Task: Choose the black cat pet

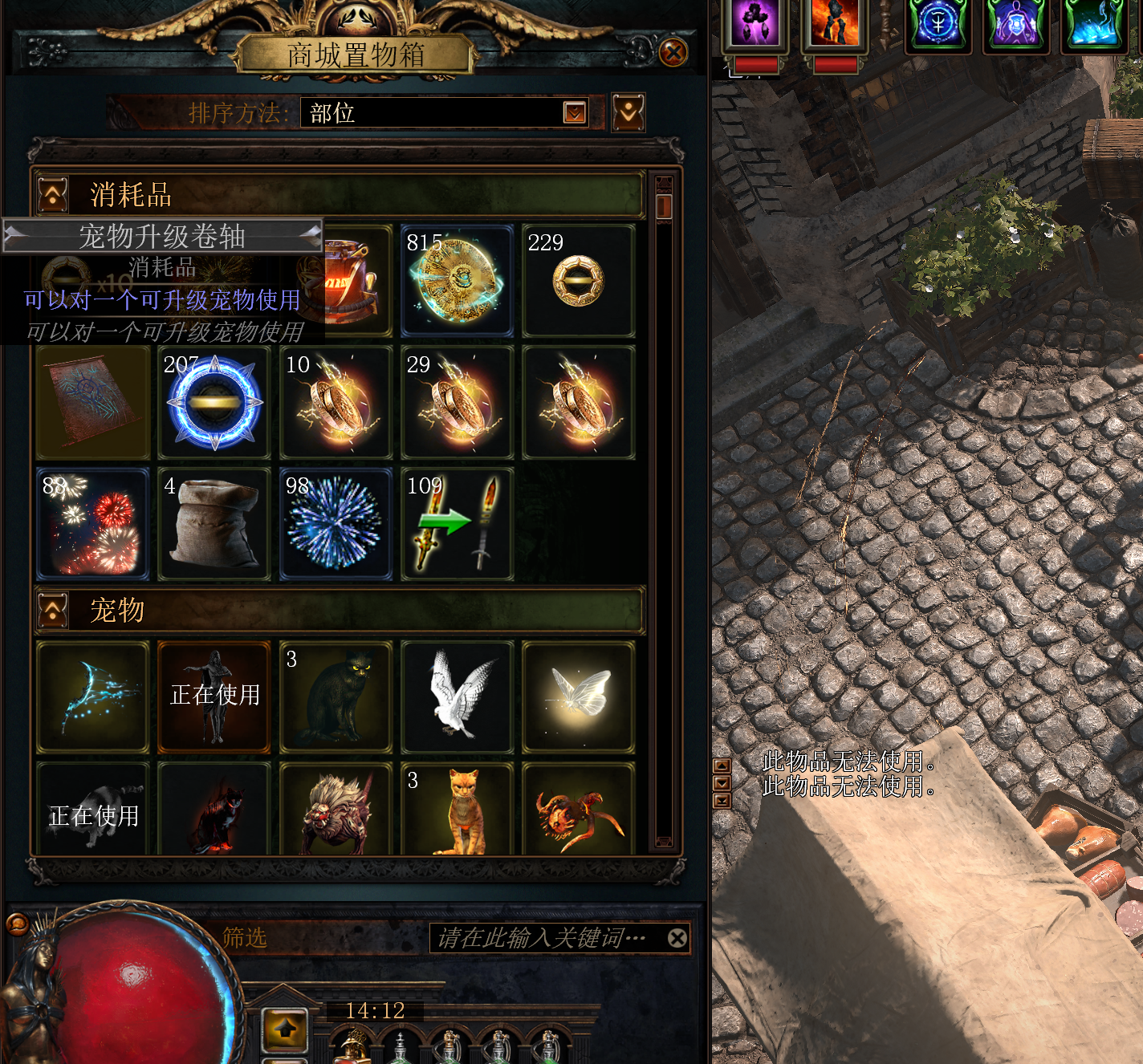Action: pos(336,697)
